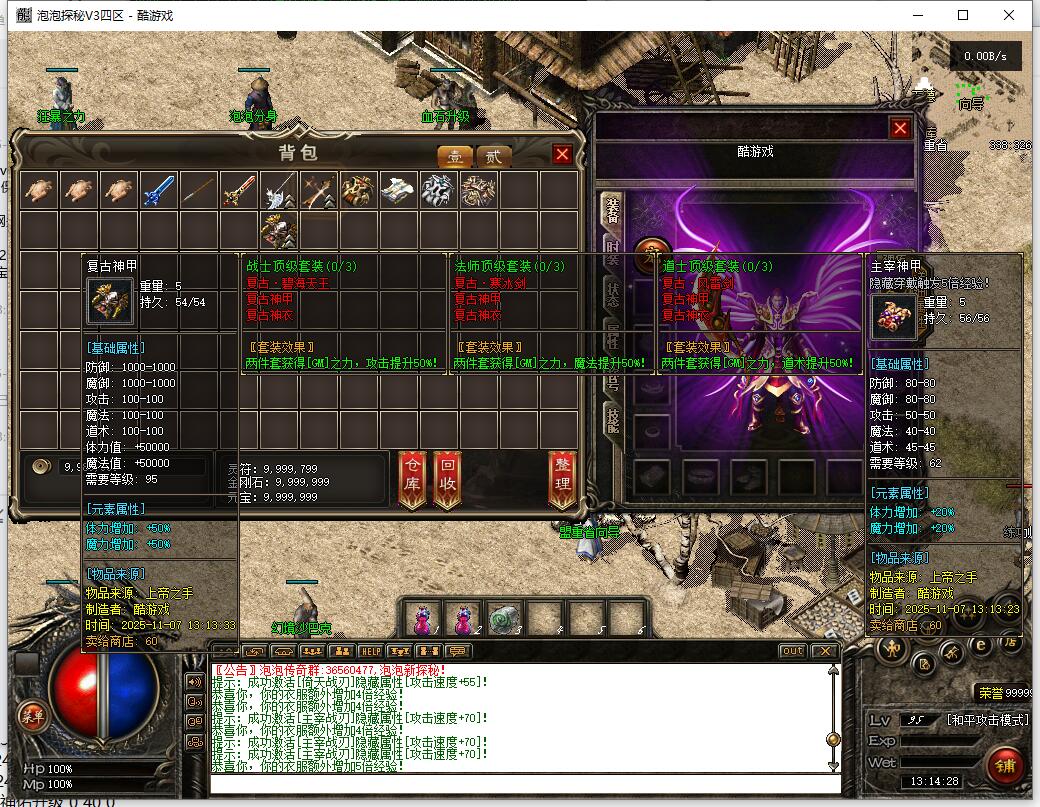Use the green scroll in hotbar slot 3
Image resolution: width=1040 pixels, height=807 pixels.
[505, 619]
